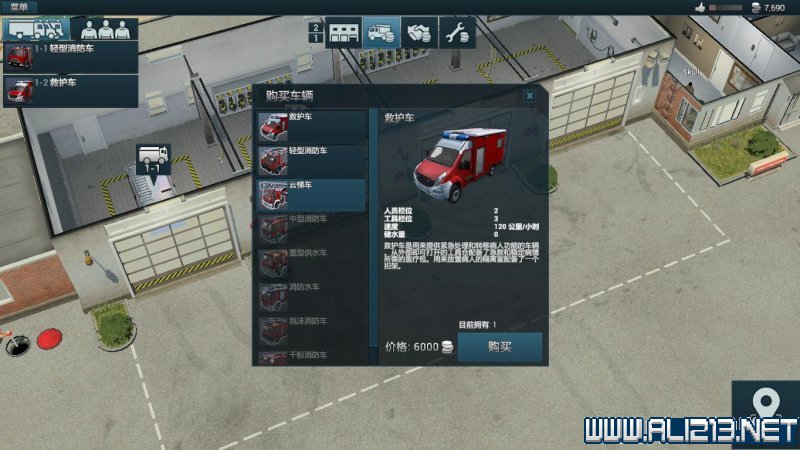The width and height of the screenshot is (800, 450).
Task: Buy the vehicle with 购买 button
Action: tap(500, 347)
